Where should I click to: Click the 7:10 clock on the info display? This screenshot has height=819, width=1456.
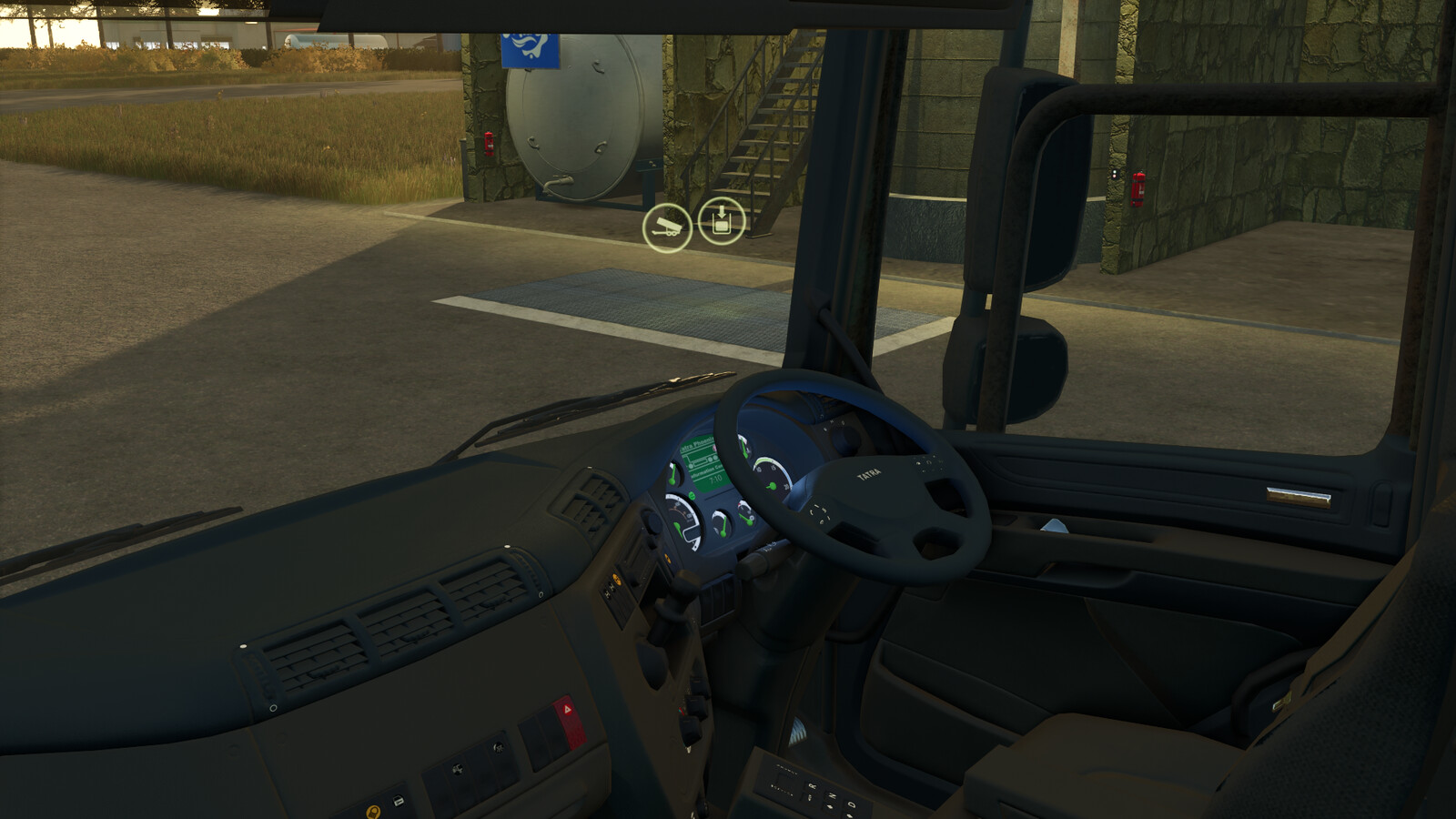(716, 480)
